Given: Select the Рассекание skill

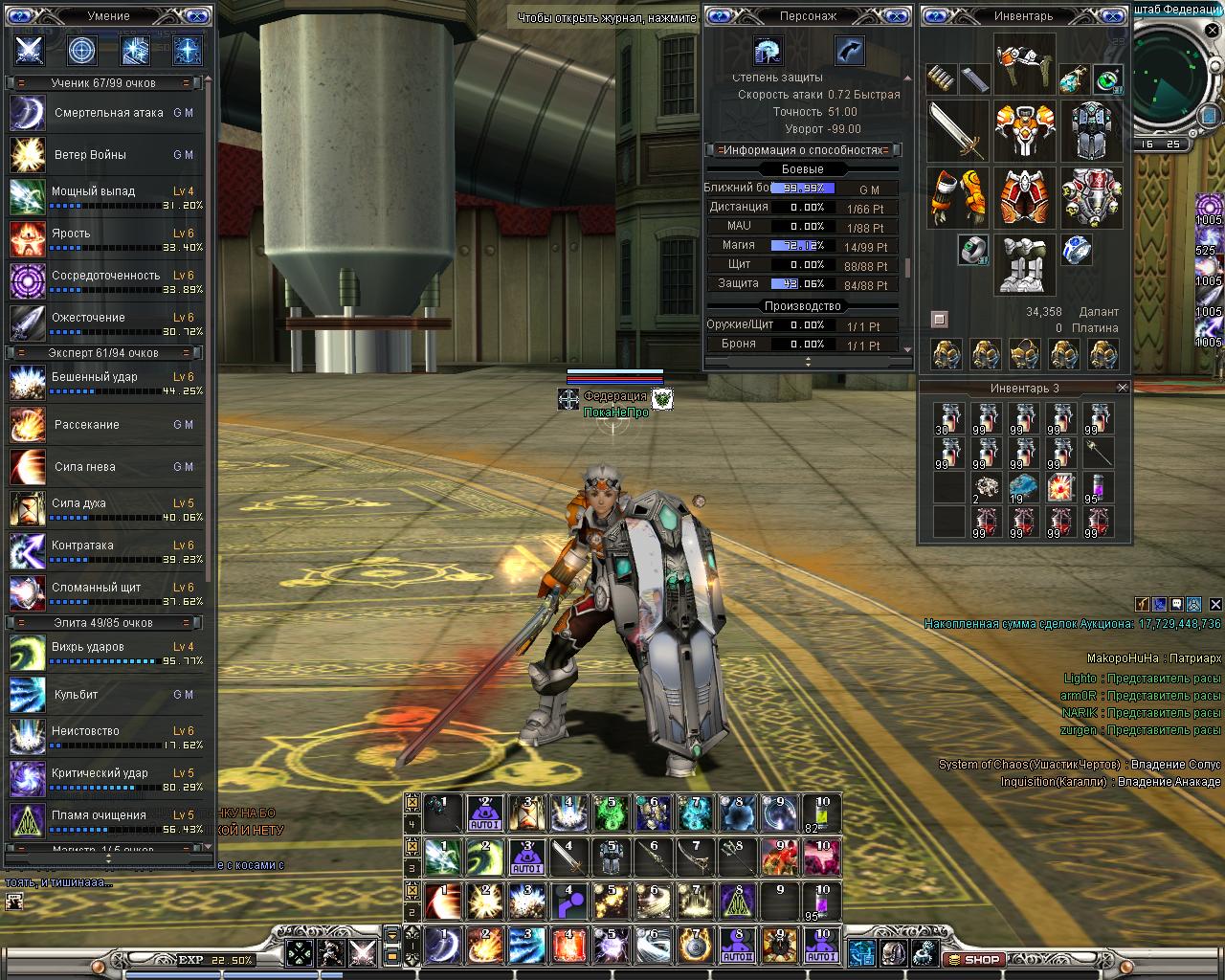Looking at the screenshot, I should click(87, 425).
